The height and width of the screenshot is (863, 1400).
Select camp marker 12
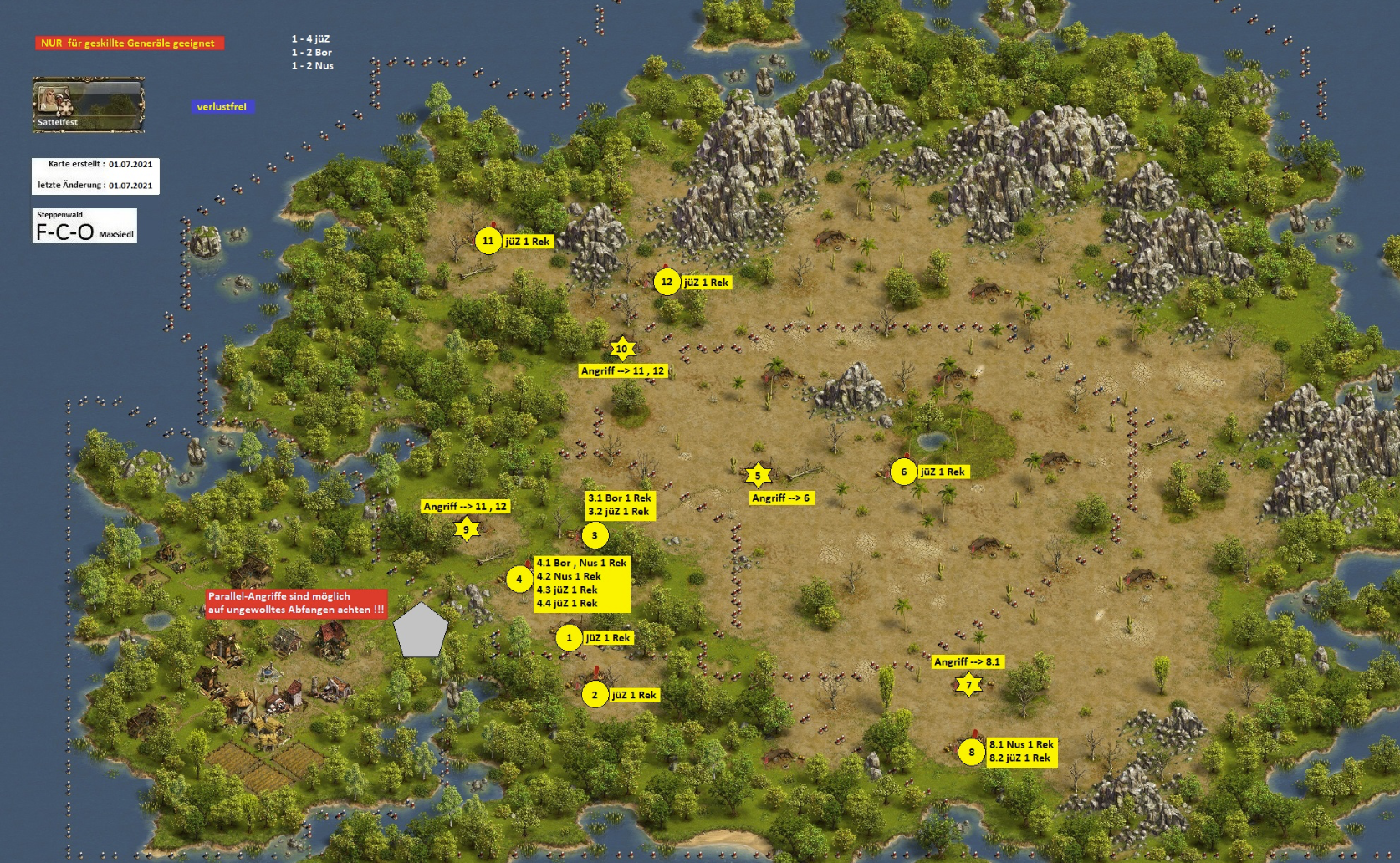pyautogui.click(x=667, y=282)
